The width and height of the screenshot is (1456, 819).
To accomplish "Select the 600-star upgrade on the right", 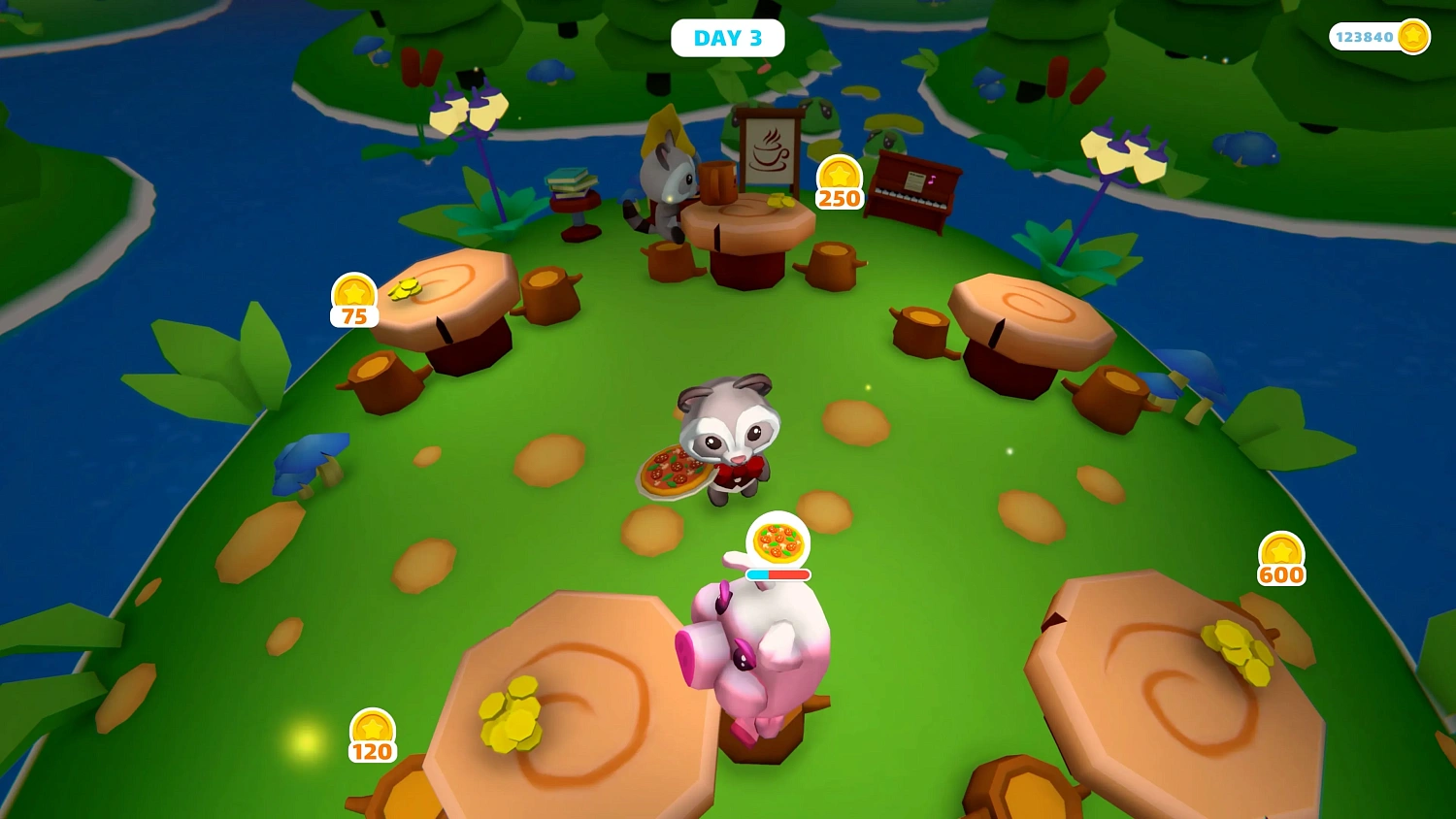I will pyautogui.click(x=1281, y=555).
